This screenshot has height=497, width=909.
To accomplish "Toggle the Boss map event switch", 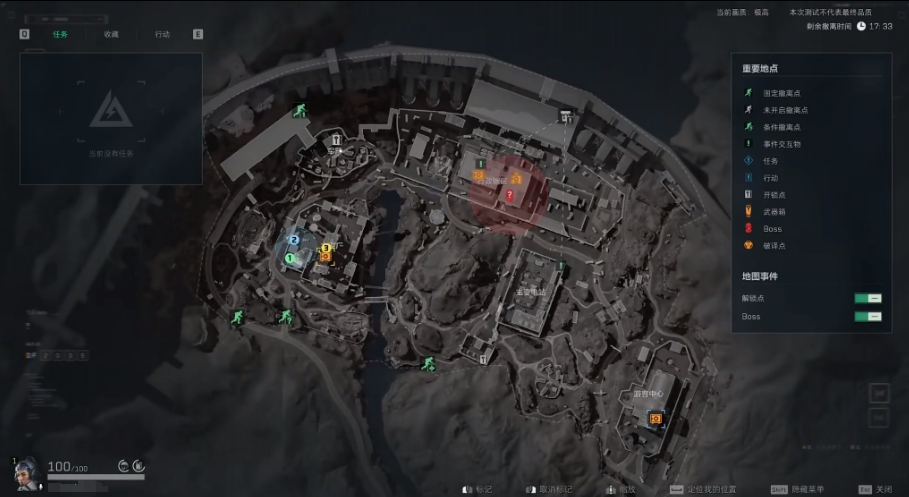I will pyautogui.click(x=867, y=316).
